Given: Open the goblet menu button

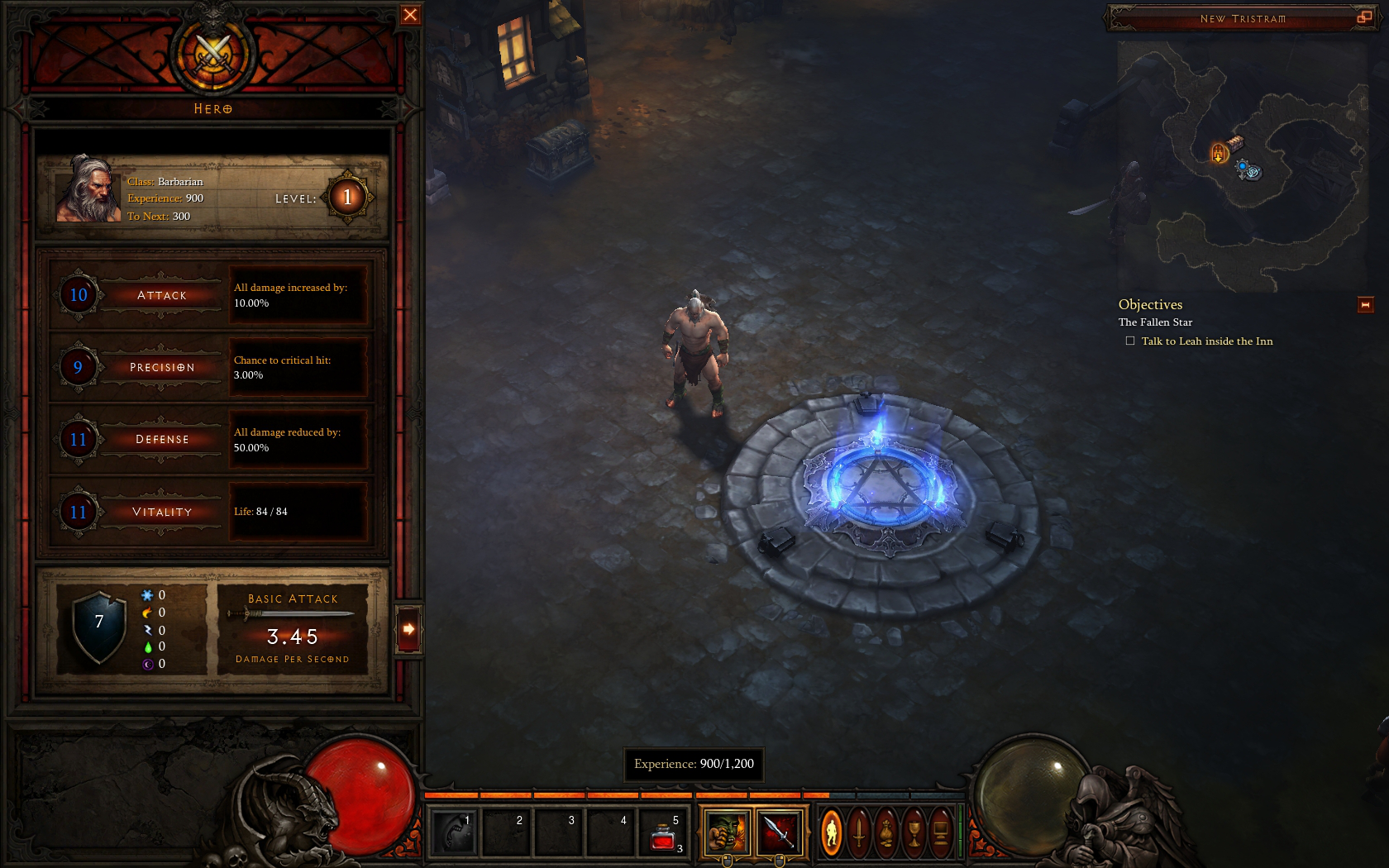Looking at the screenshot, I should coord(914,832).
